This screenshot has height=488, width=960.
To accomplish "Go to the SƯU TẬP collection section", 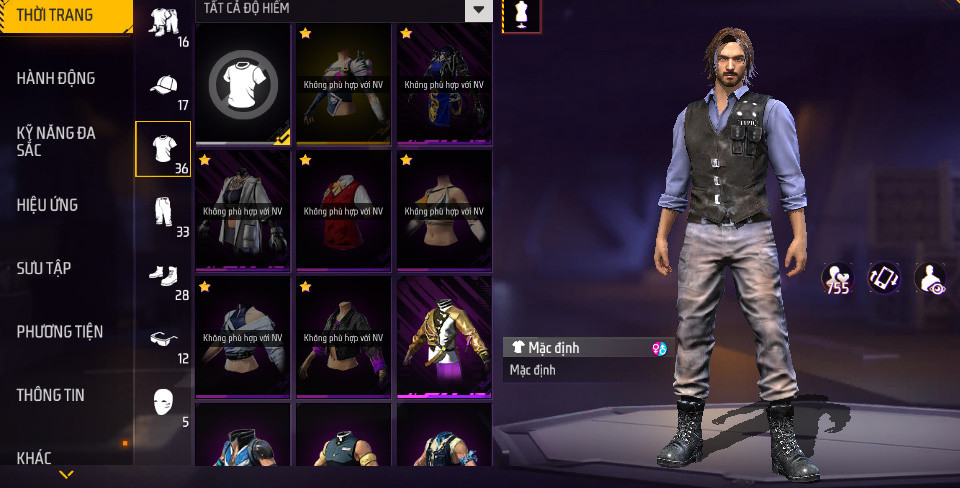I will [x=44, y=268].
